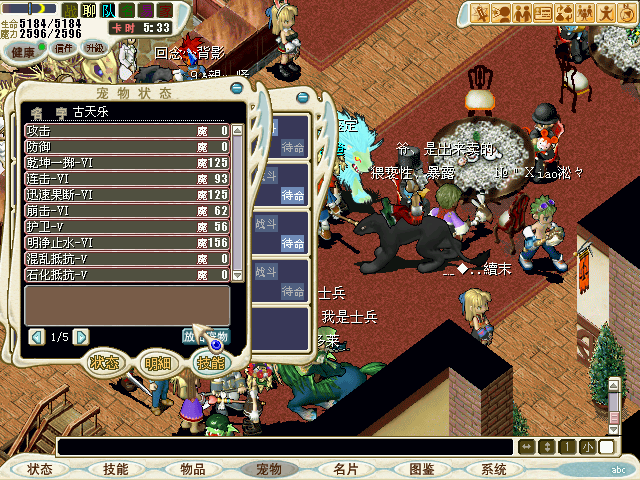
Task: Go to previous pet page arrow
Action: (37, 337)
